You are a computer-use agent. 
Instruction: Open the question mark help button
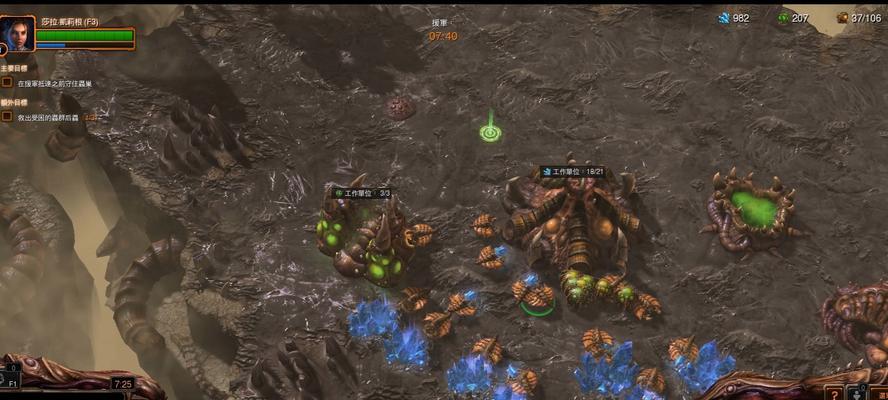click(x=835, y=393)
